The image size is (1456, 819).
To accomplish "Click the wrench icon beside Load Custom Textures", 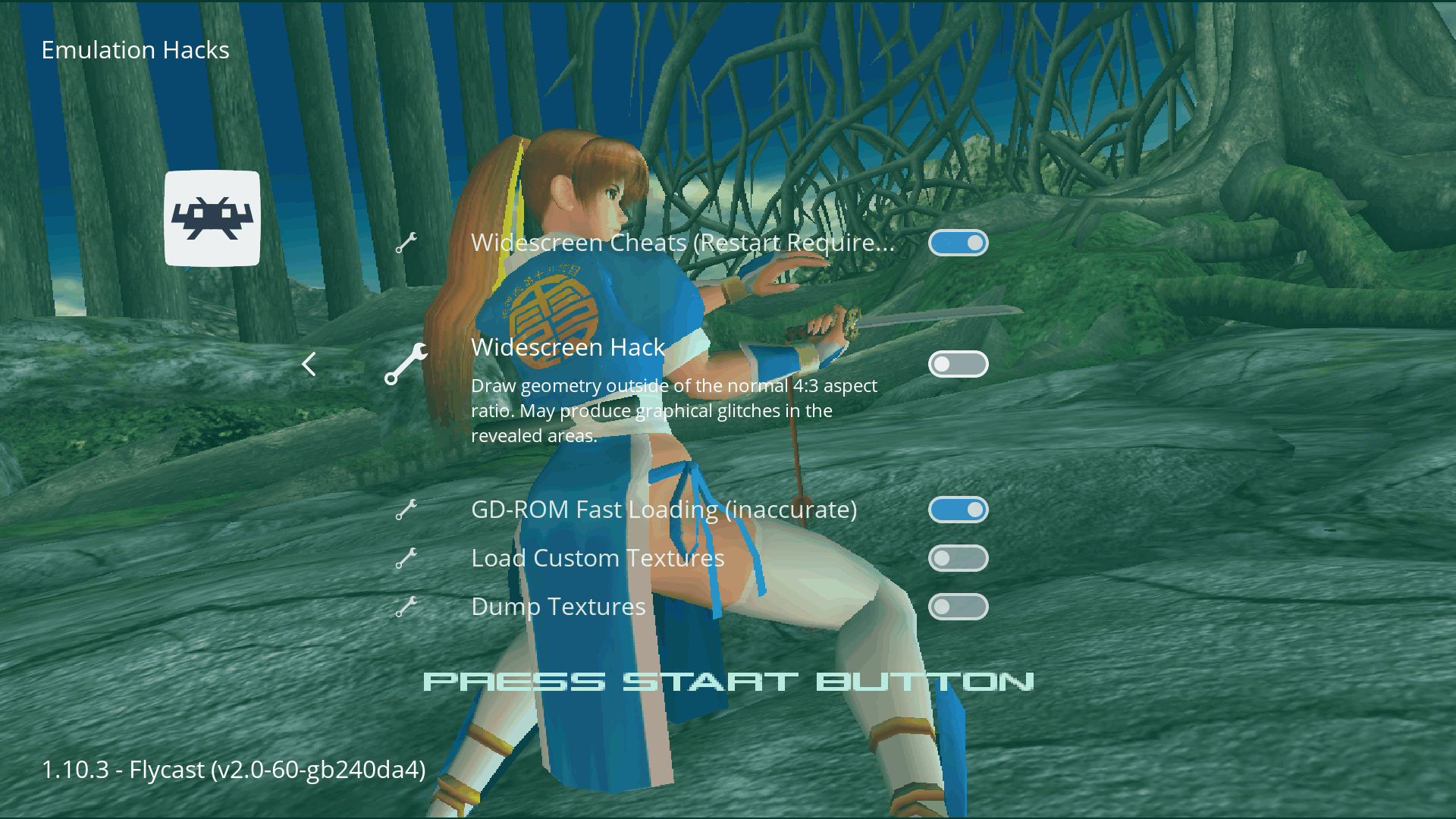I will pyautogui.click(x=406, y=558).
